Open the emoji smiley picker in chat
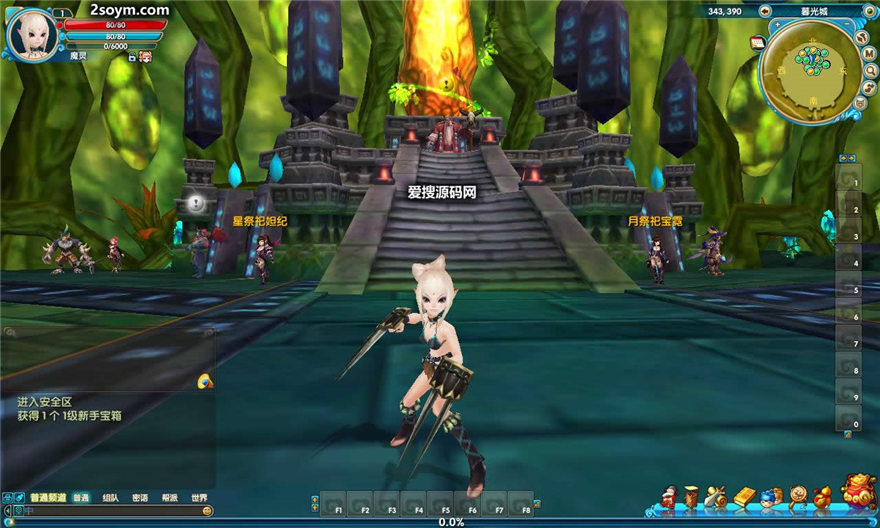Viewport: 880px width, 528px height. 207,510
